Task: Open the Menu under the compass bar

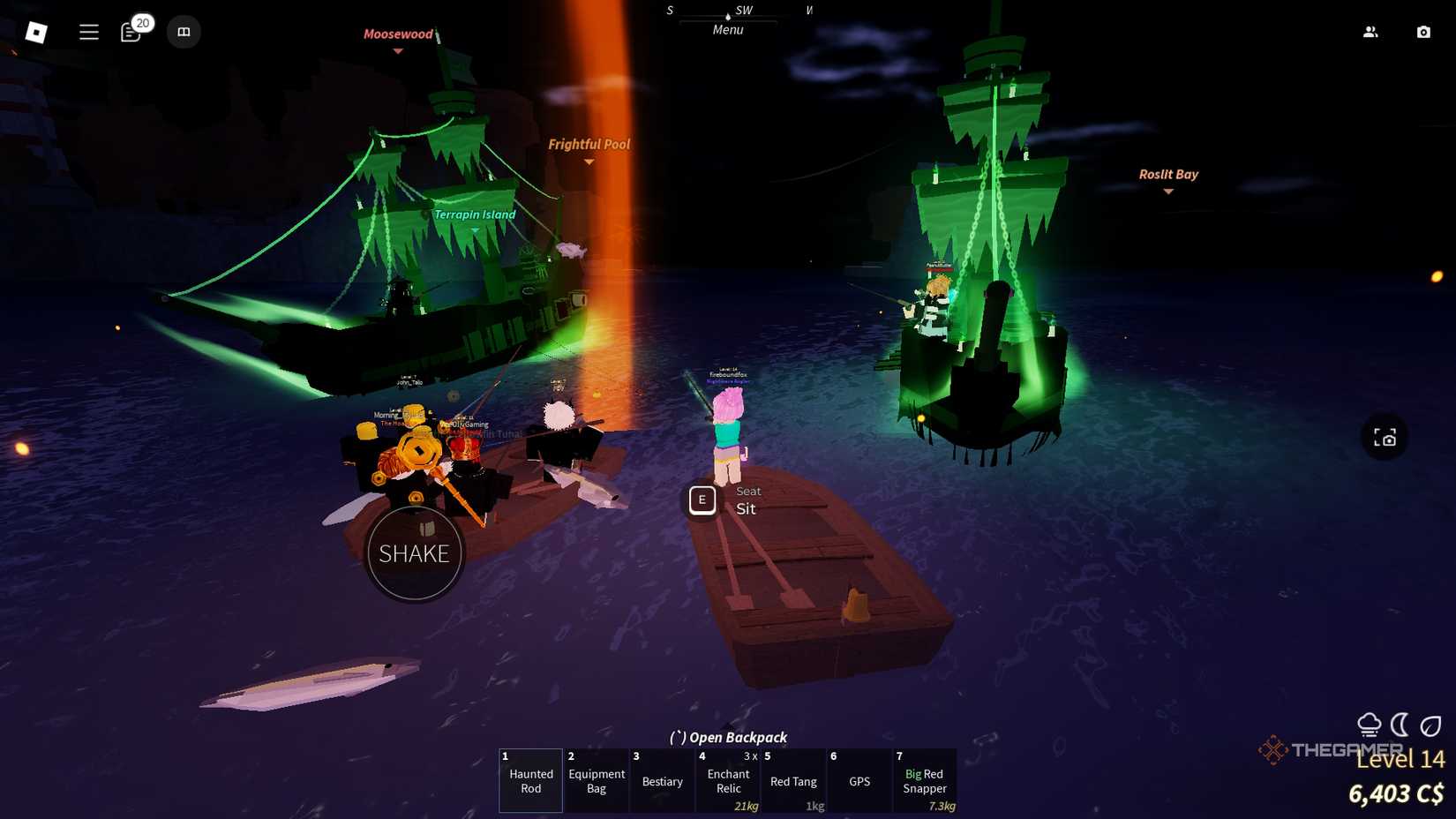Action: [726, 29]
